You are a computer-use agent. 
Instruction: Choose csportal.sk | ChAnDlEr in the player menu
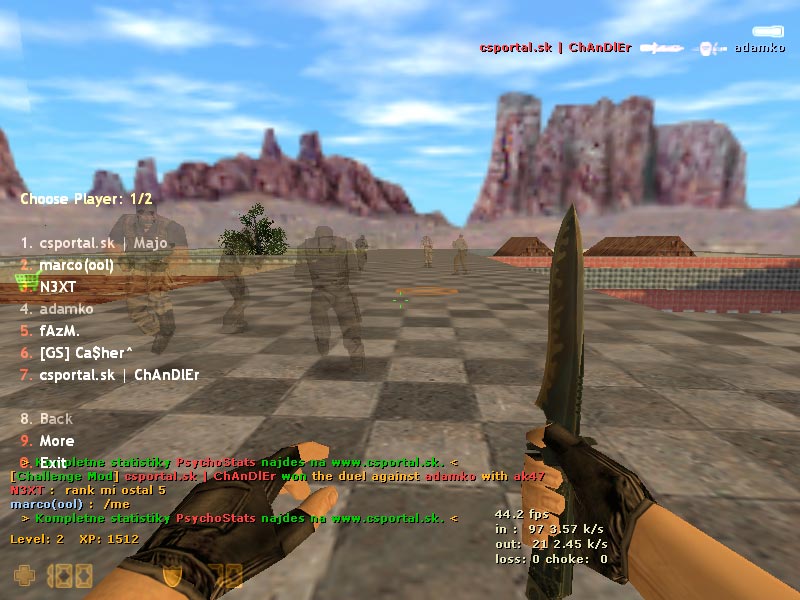coord(119,375)
